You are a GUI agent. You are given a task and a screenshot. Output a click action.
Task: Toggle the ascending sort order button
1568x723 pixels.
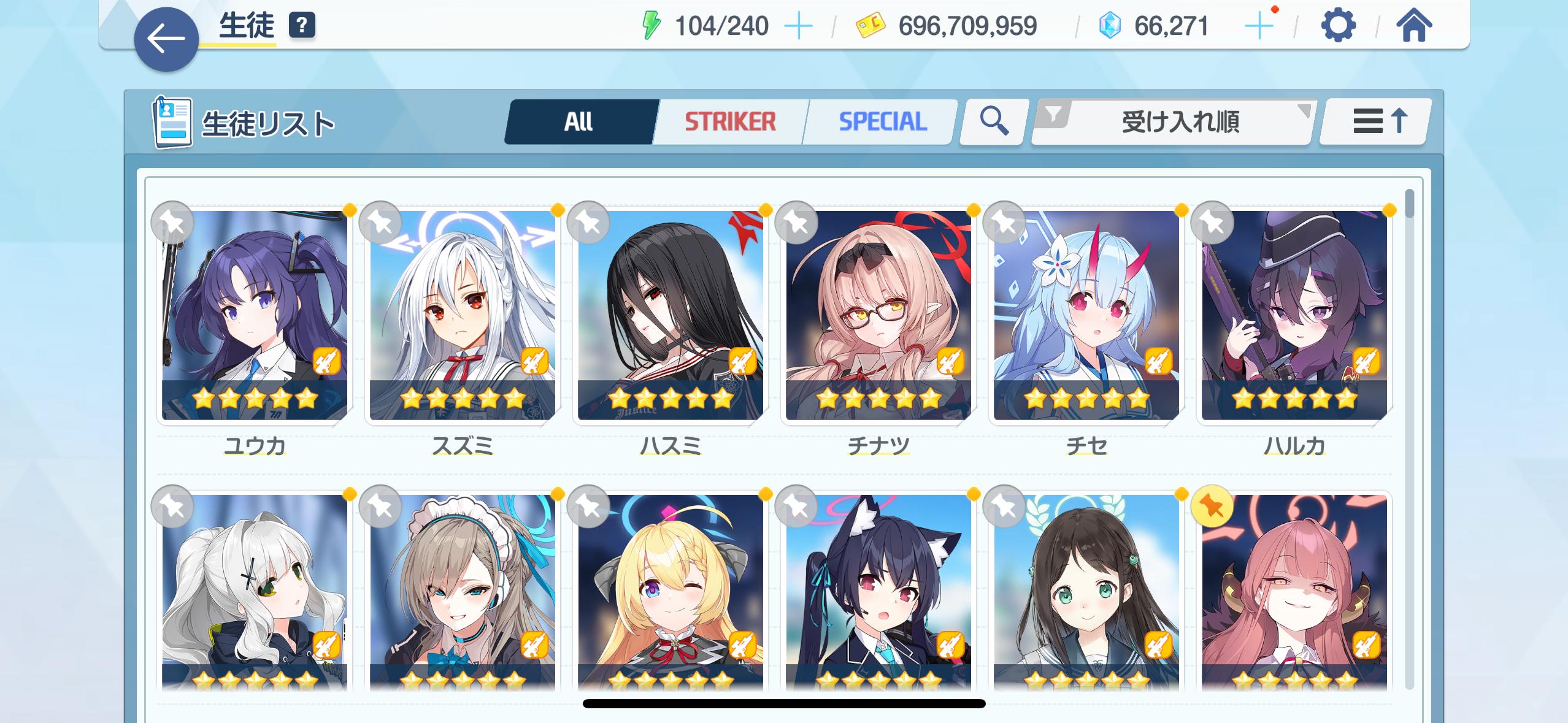(1376, 121)
